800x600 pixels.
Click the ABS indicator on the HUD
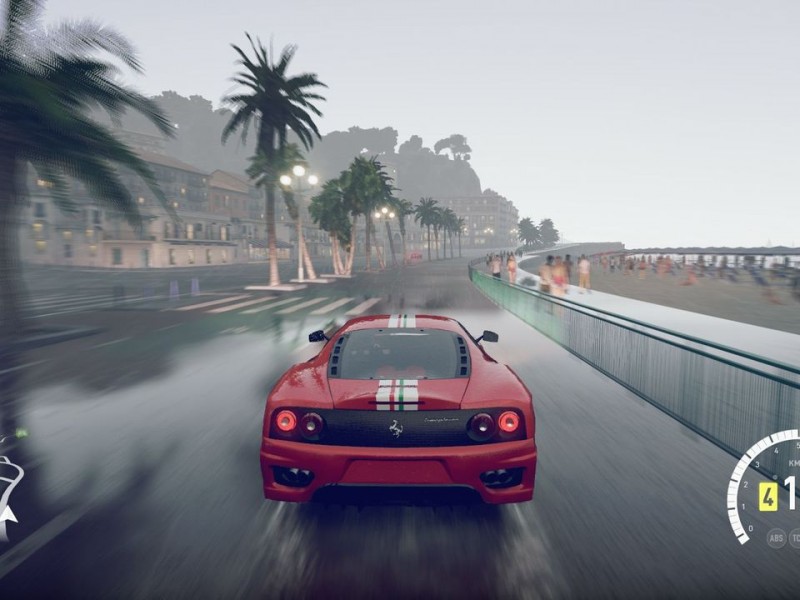(x=776, y=537)
